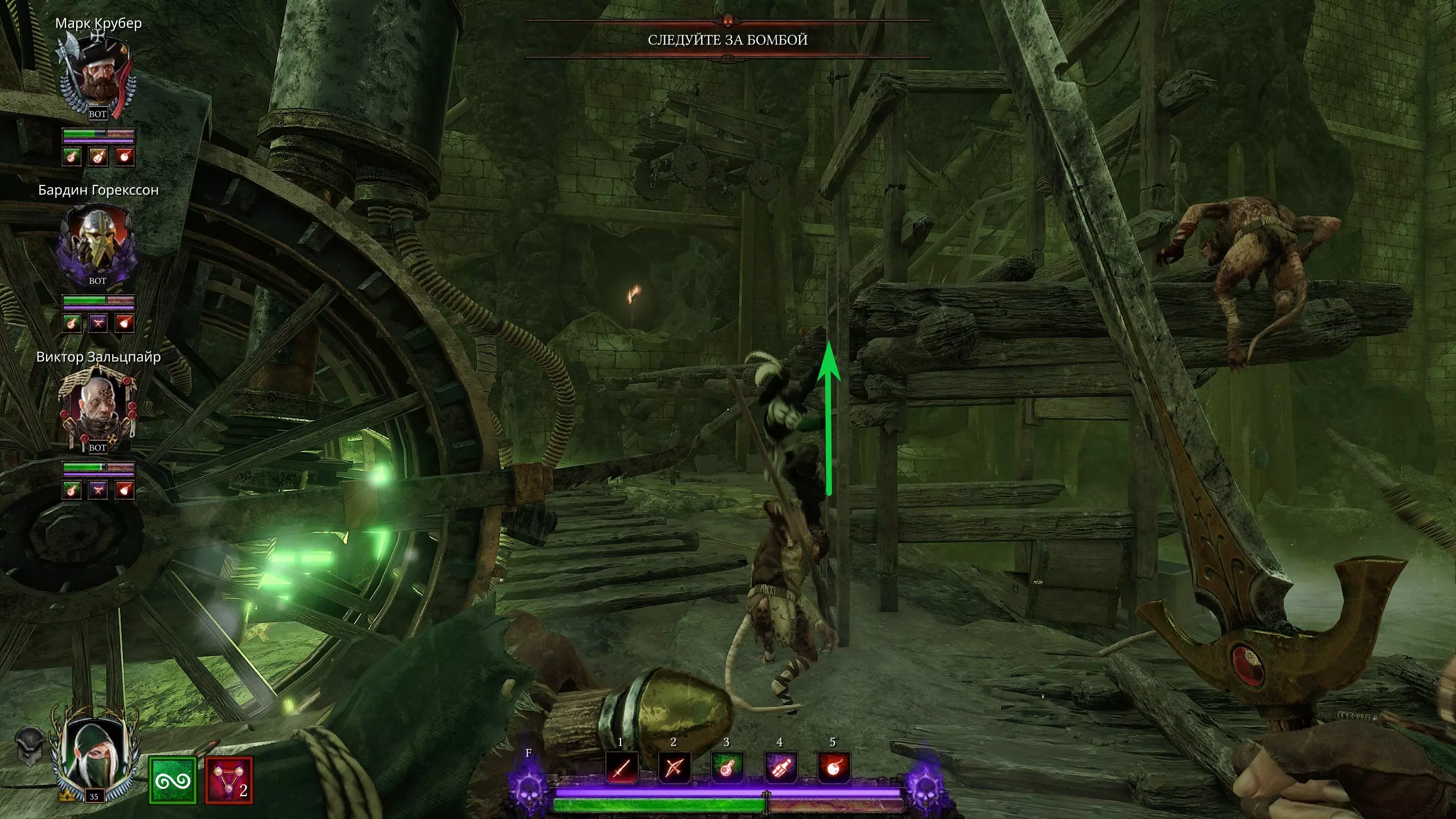Select Виктор Зальцпайр's bot portrait
Screen dimensions: 1456x819
point(97,409)
